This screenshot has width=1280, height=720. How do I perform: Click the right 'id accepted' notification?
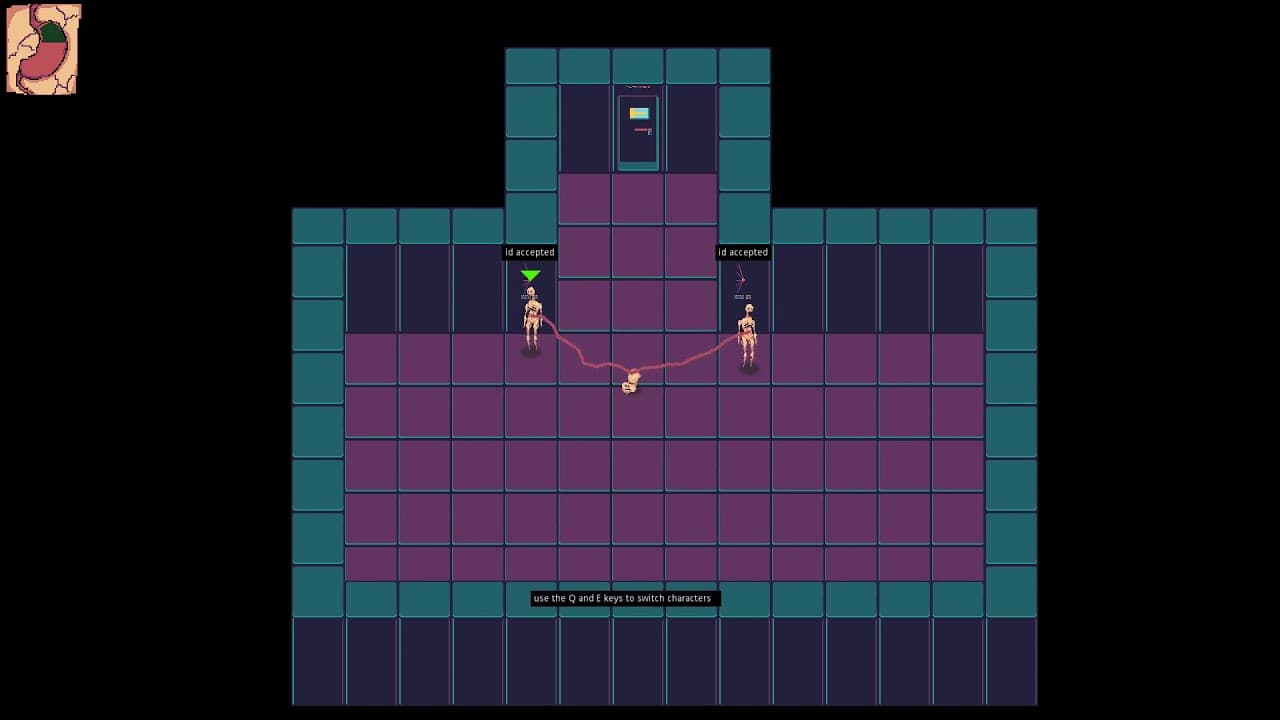(743, 252)
